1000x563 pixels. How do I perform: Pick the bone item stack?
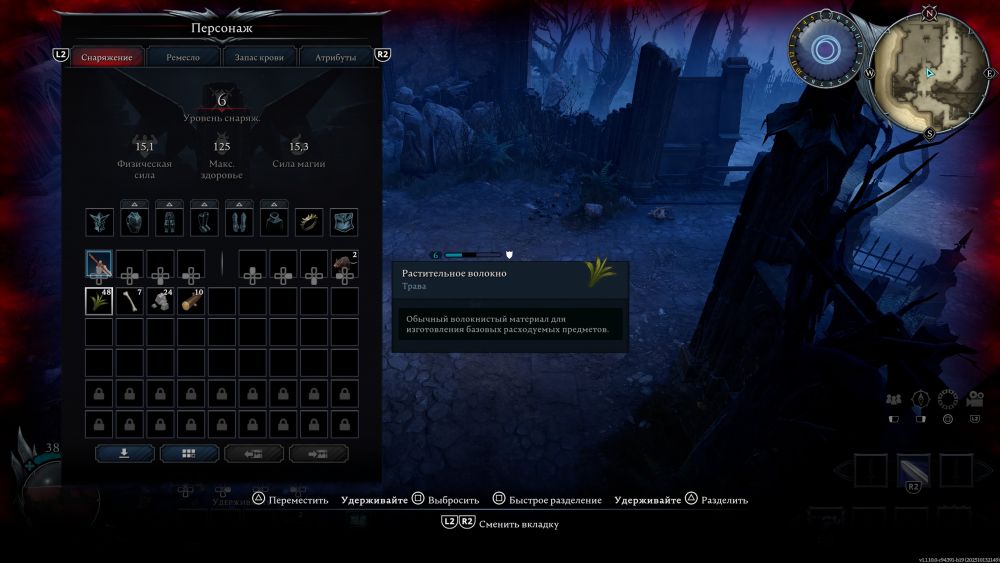[x=130, y=301]
